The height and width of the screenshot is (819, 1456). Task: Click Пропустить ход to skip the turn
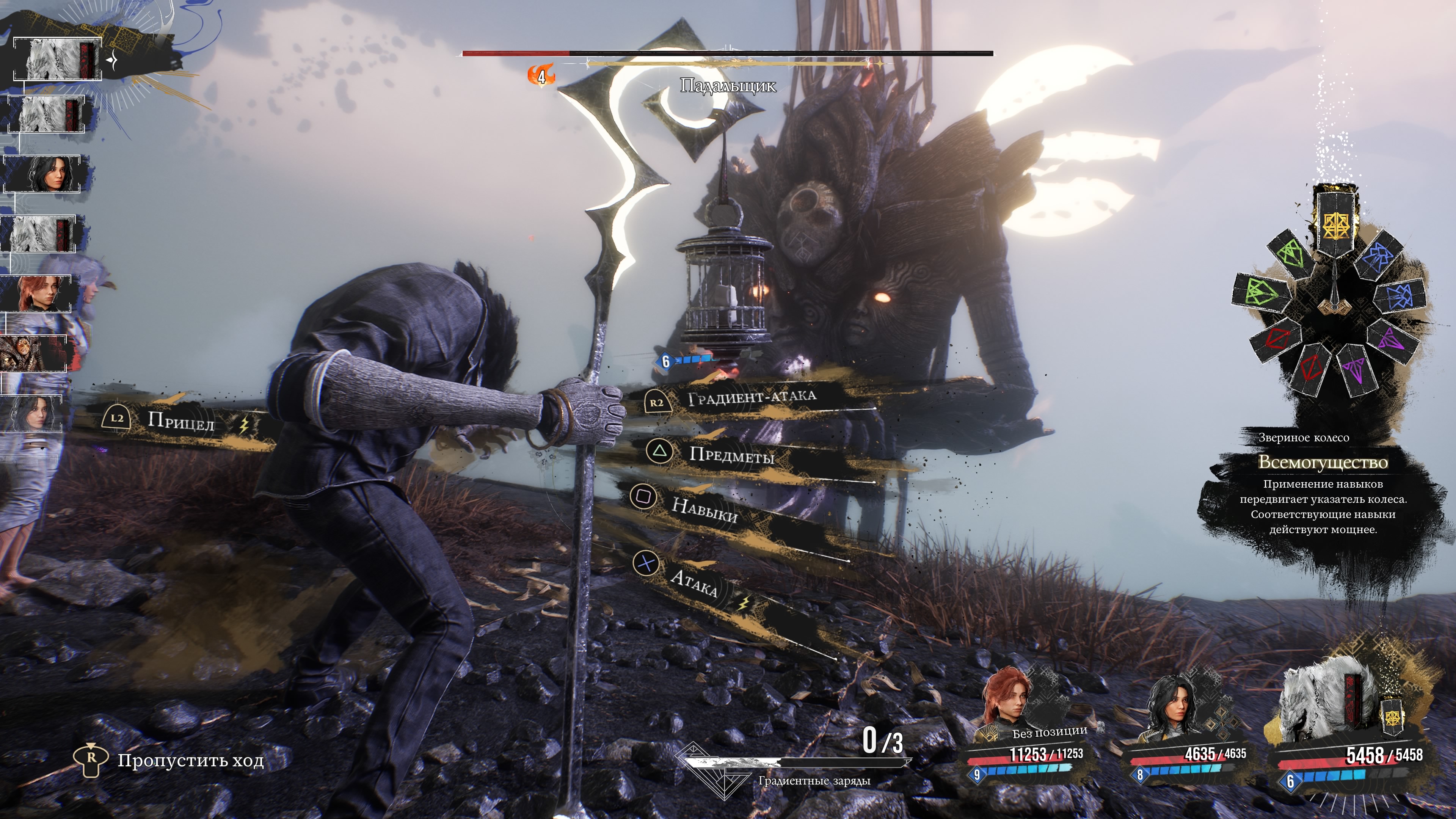190,761
